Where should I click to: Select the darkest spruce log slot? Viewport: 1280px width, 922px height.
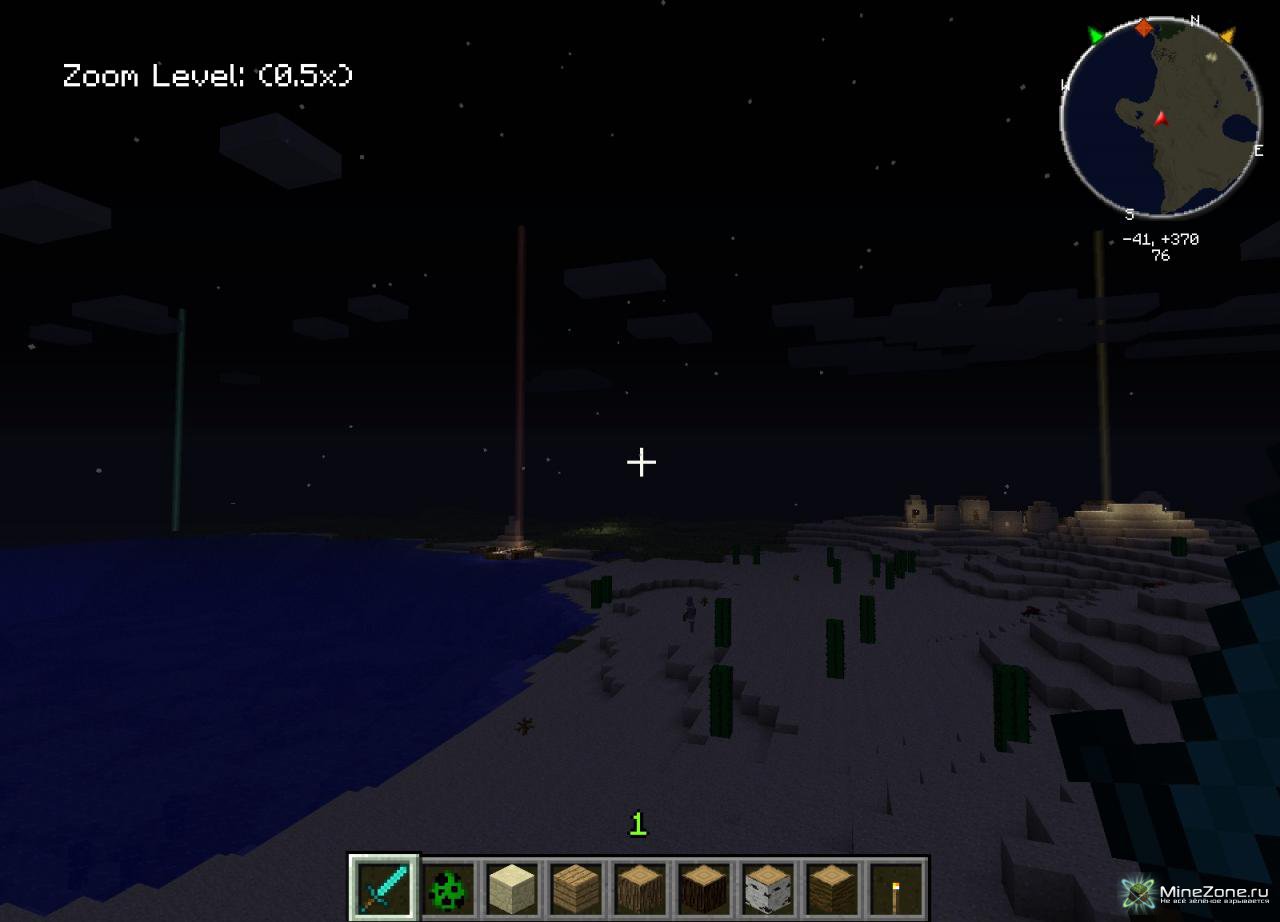click(704, 887)
